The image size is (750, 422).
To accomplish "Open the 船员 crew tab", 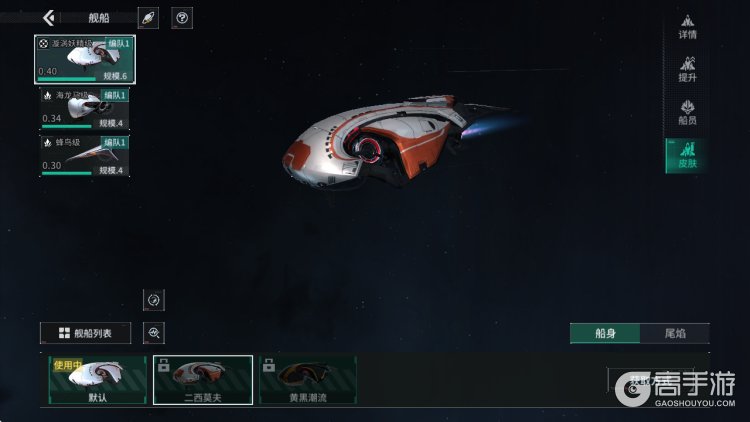I will tap(687, 112).
